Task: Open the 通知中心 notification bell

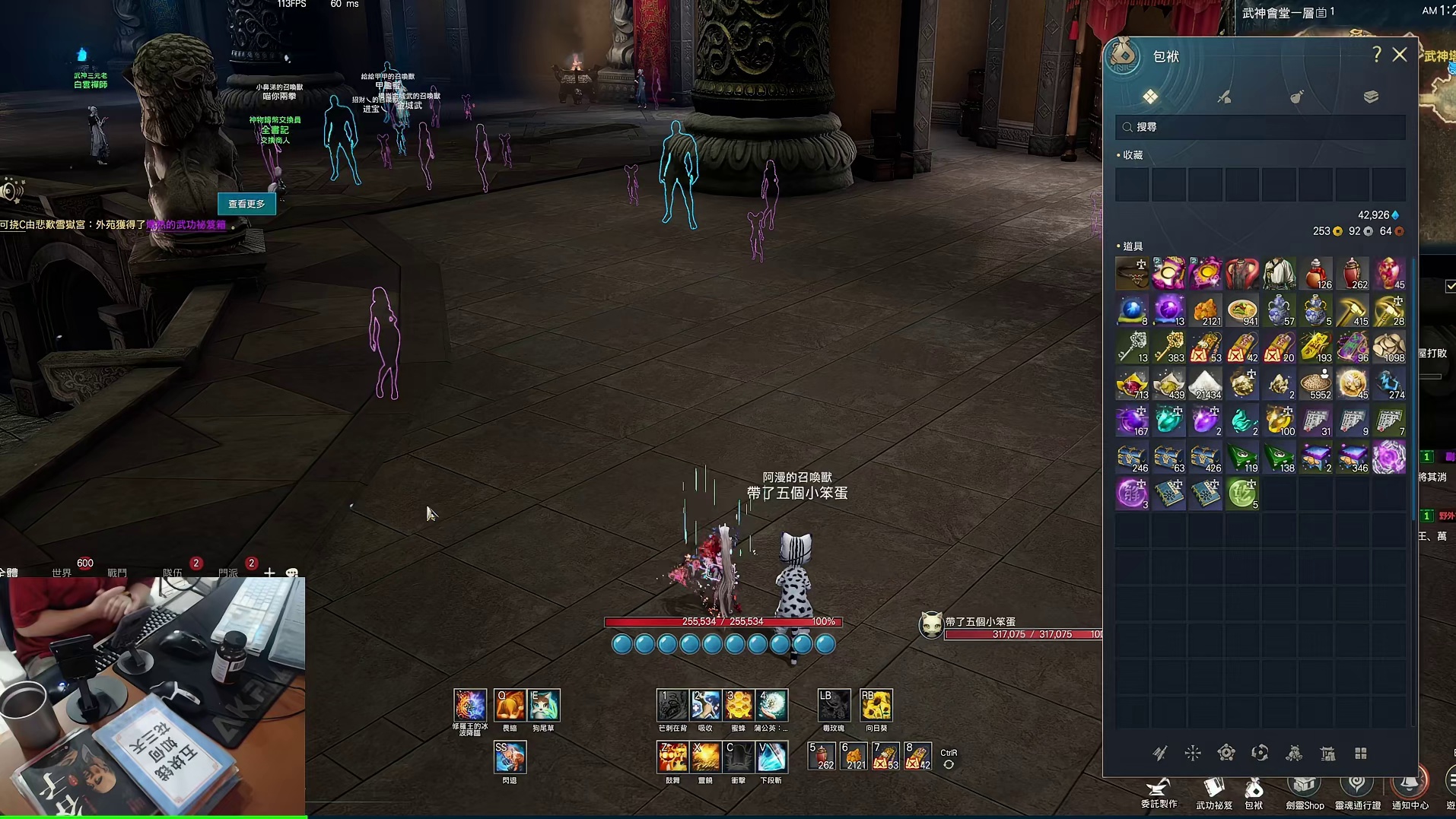Action: point(1410,791)
